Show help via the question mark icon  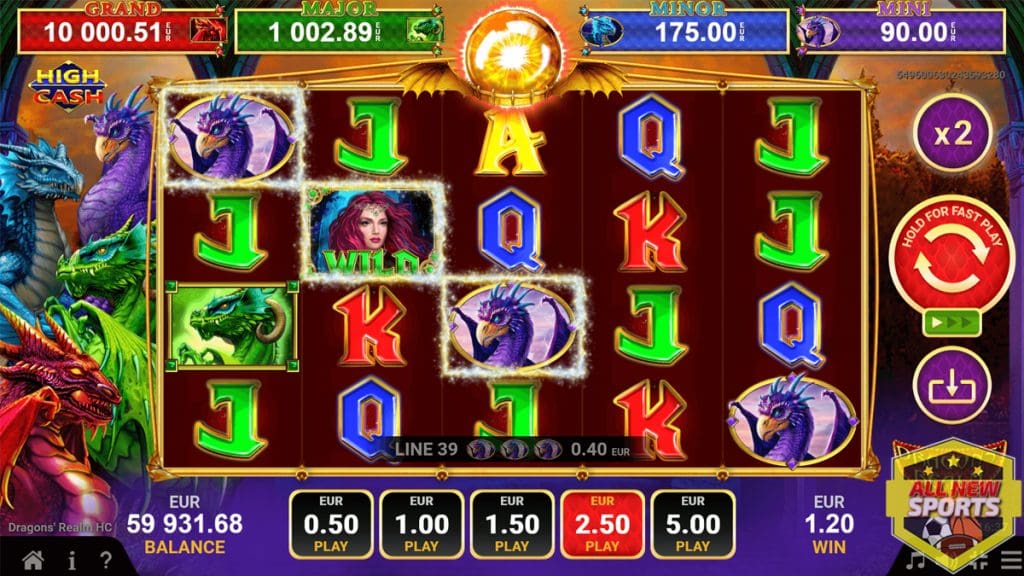coord(106,560)
